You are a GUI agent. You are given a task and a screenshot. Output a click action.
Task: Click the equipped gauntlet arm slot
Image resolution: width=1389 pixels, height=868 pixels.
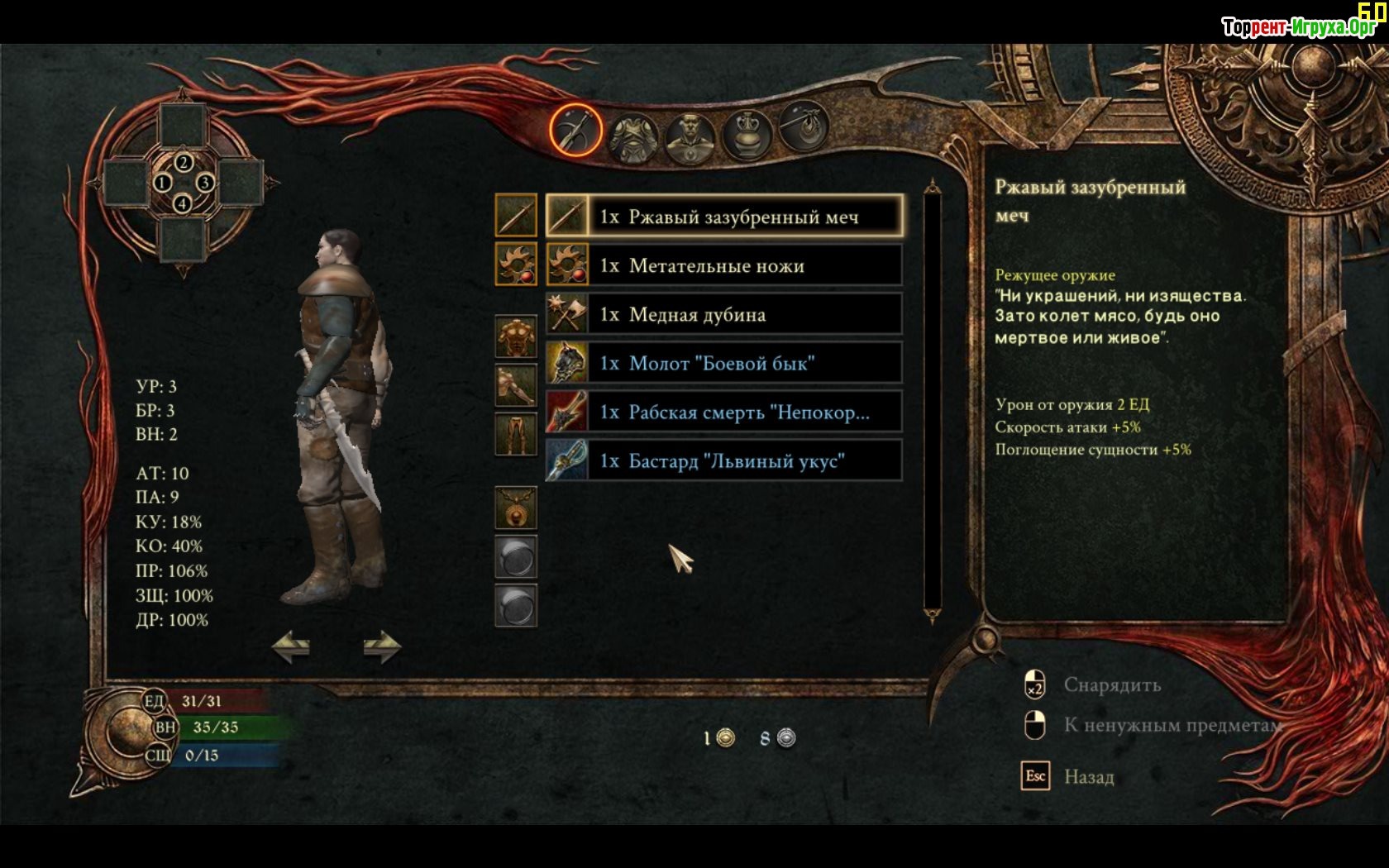pyautogui.click(x=516, y=385)
